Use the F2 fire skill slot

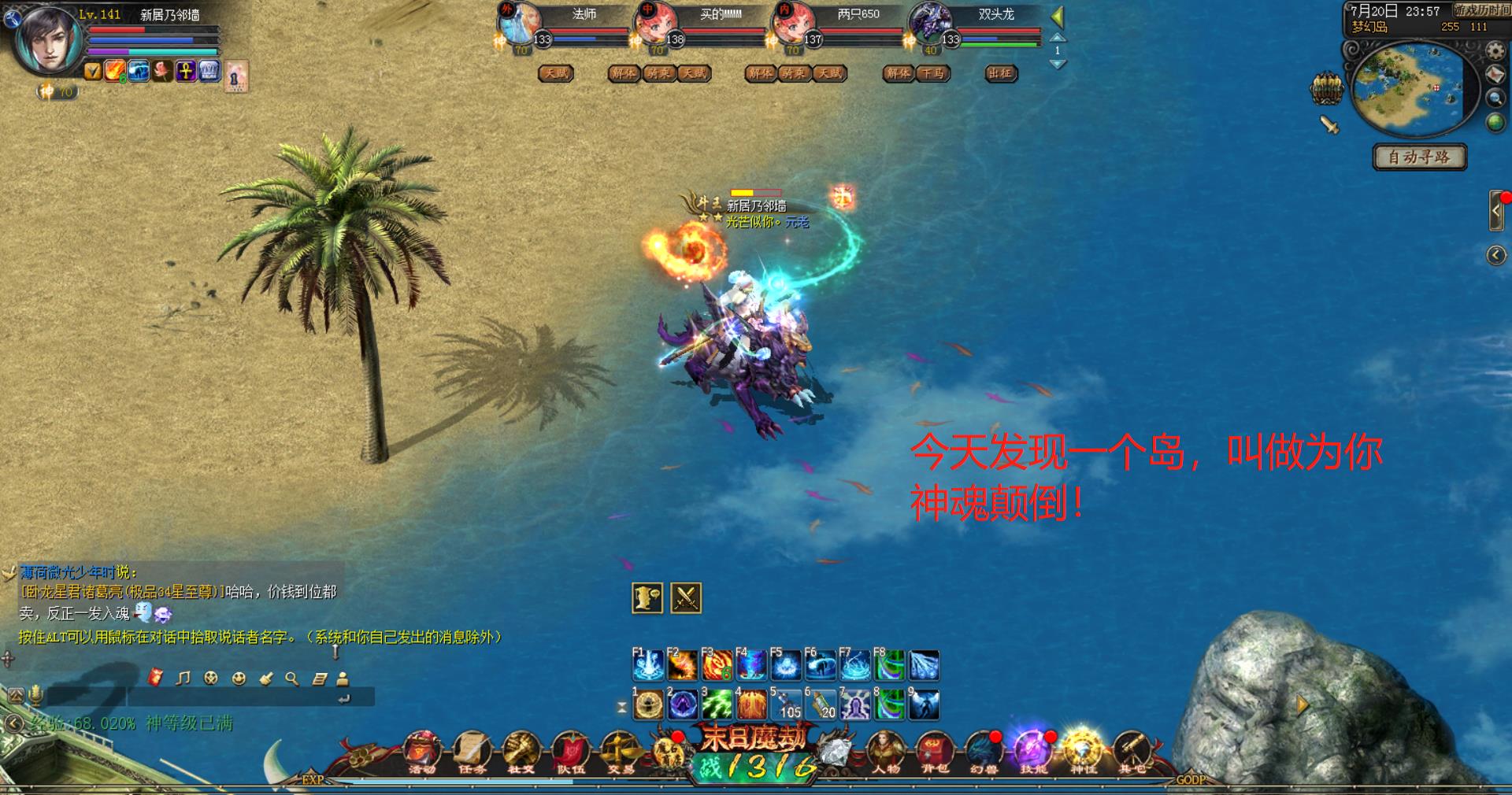point(682,666)
